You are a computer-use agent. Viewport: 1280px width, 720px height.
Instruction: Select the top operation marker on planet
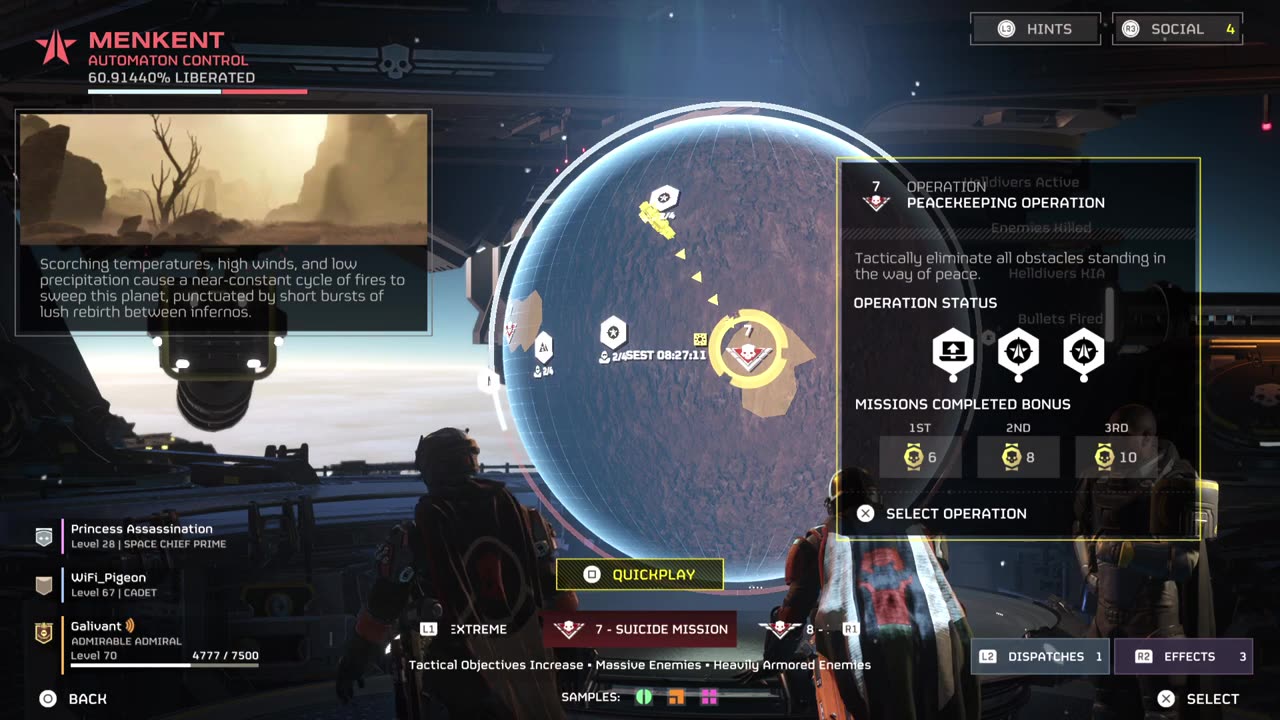pos(663,199)
